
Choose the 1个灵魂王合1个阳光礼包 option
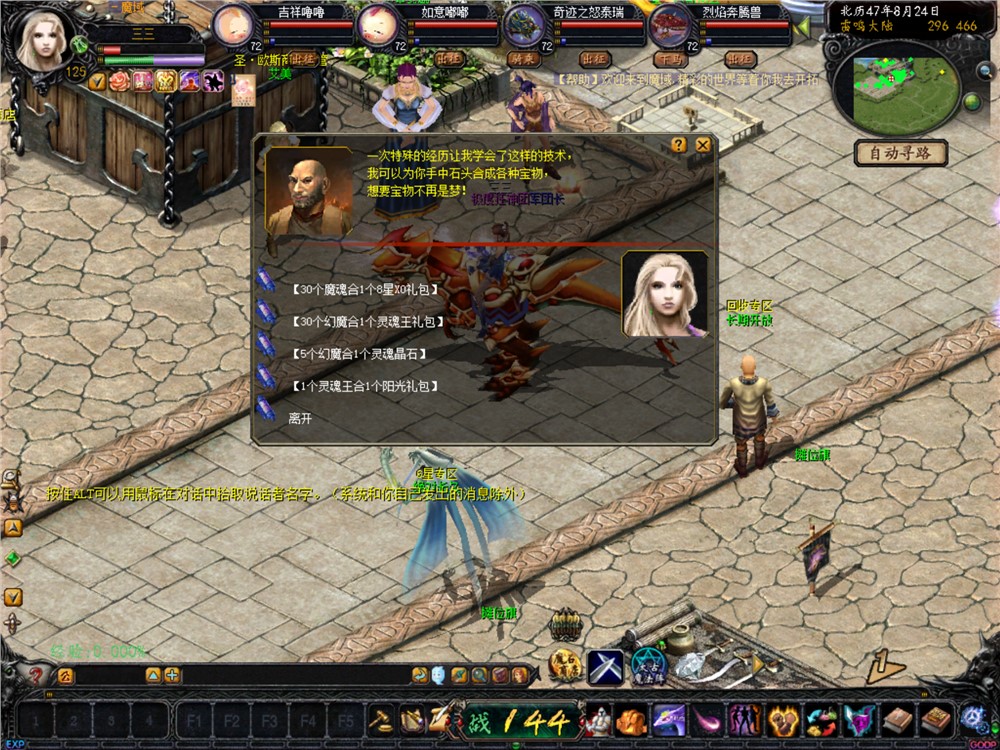click(365, 386)
